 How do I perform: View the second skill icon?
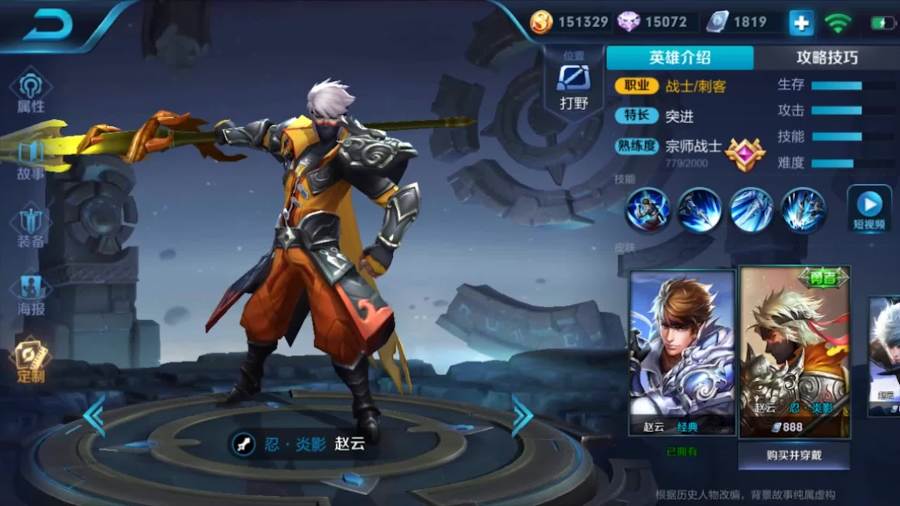(x=699, y=210)
